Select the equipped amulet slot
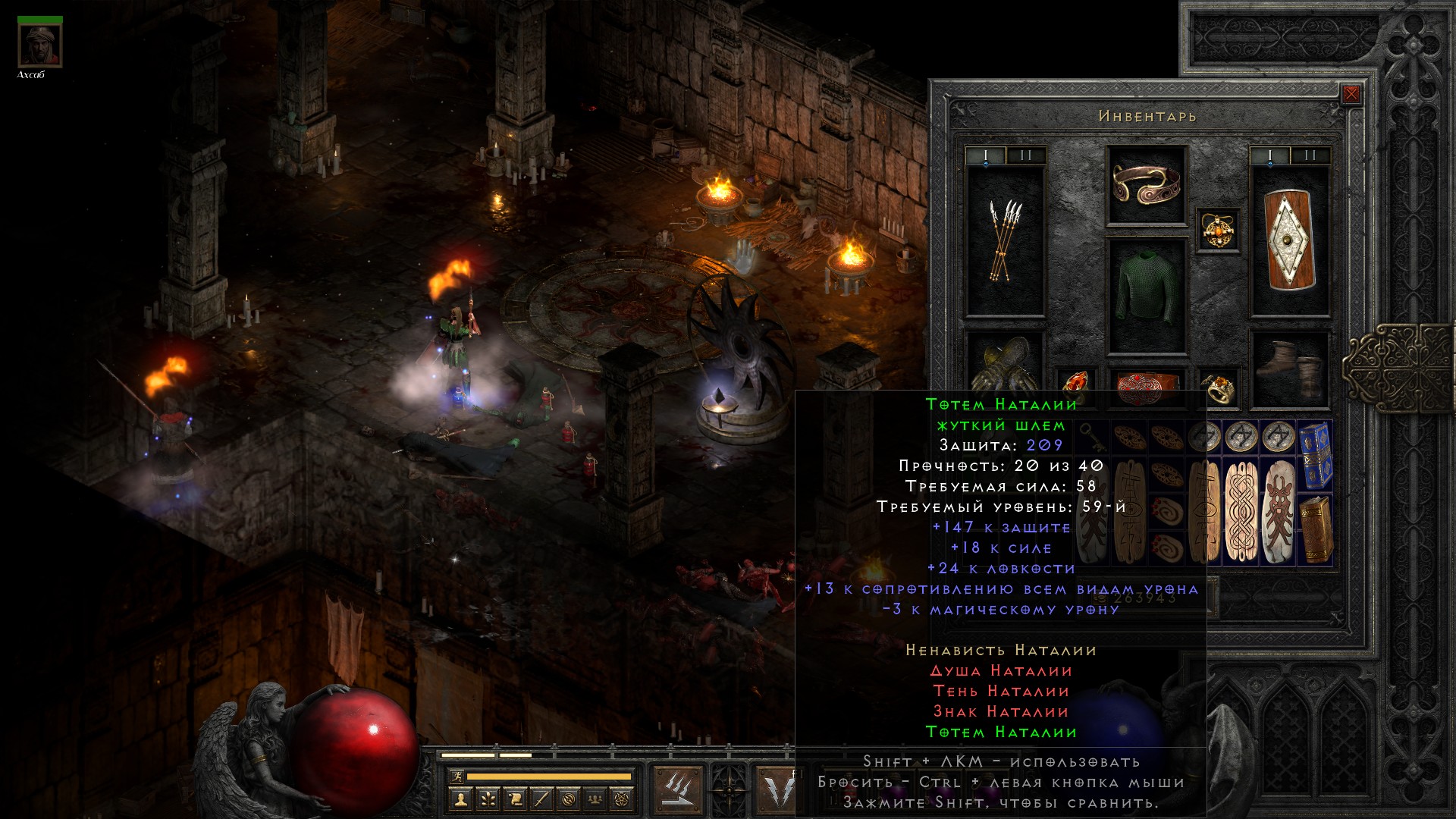 pyautogui.click(x=1219, y=229)
